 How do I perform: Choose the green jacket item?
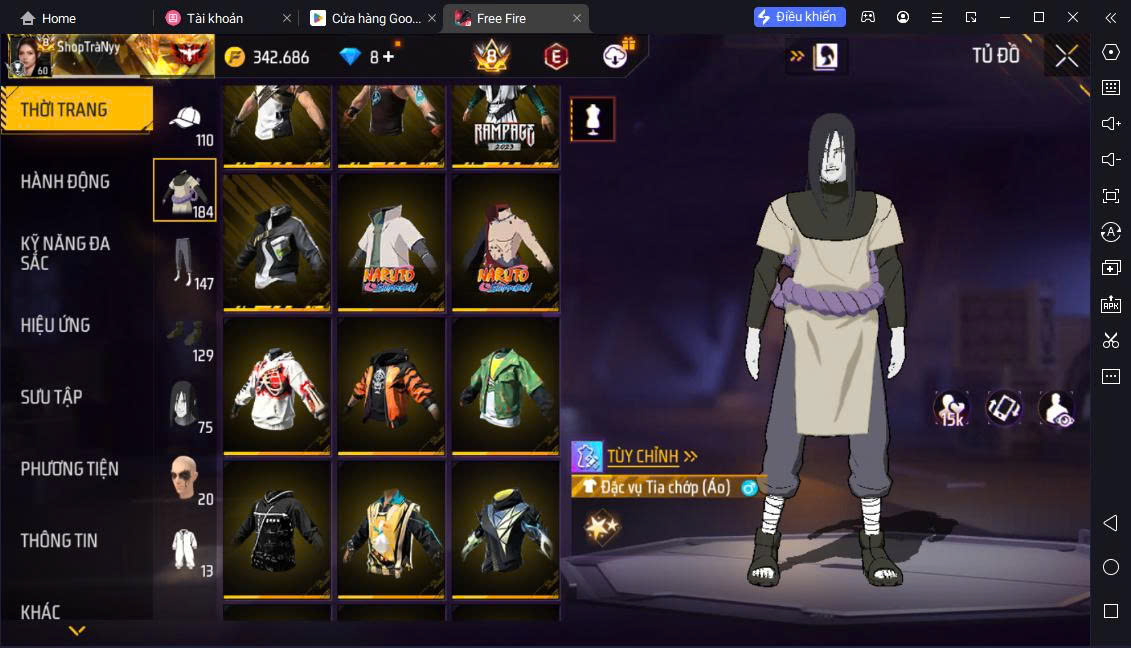(505, 386)
